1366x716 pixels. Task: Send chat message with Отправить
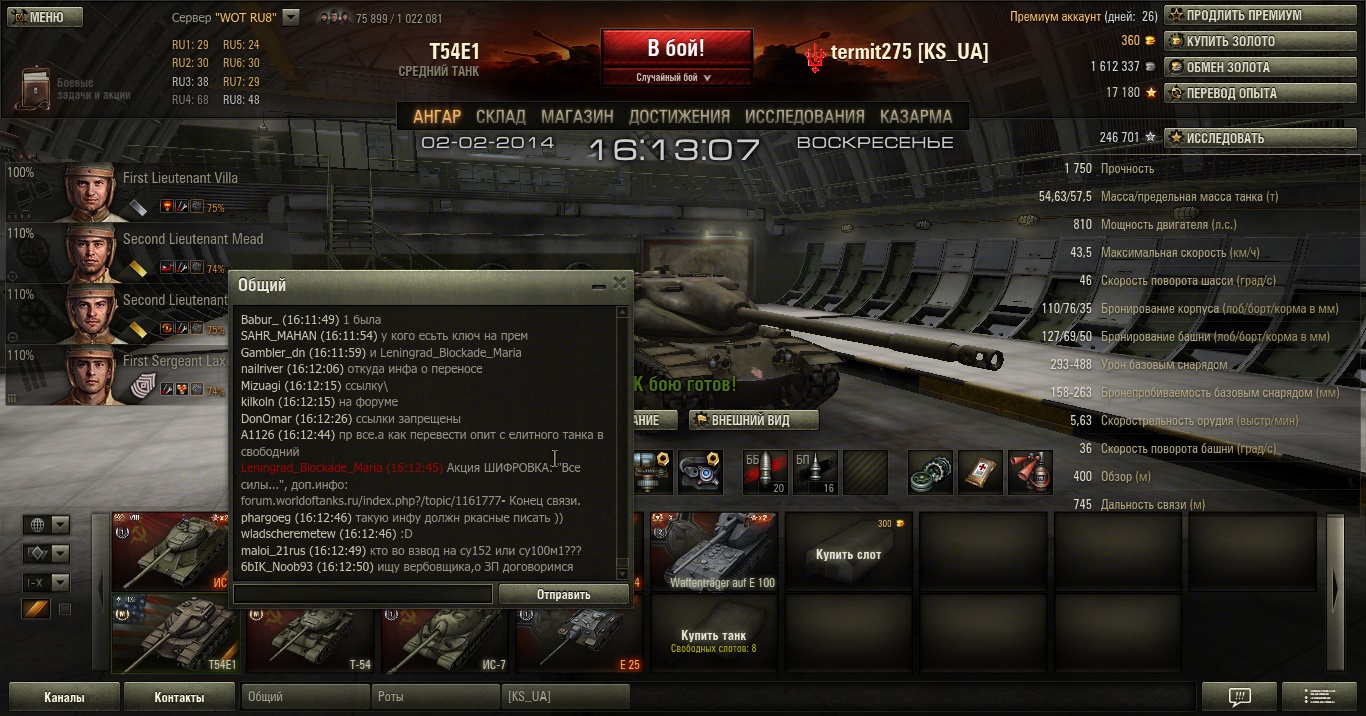coord(564,594)
